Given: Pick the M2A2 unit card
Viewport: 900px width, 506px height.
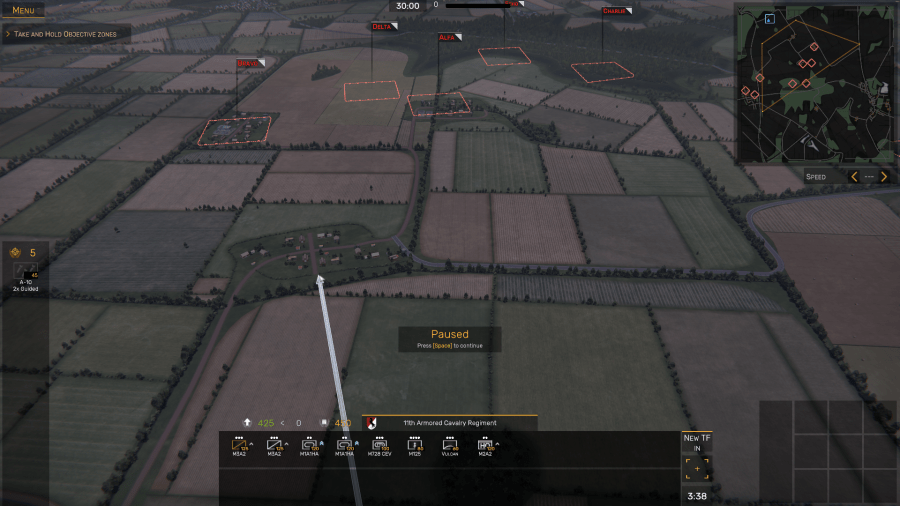Looking at the screenshot, I should tap(484, 446).
